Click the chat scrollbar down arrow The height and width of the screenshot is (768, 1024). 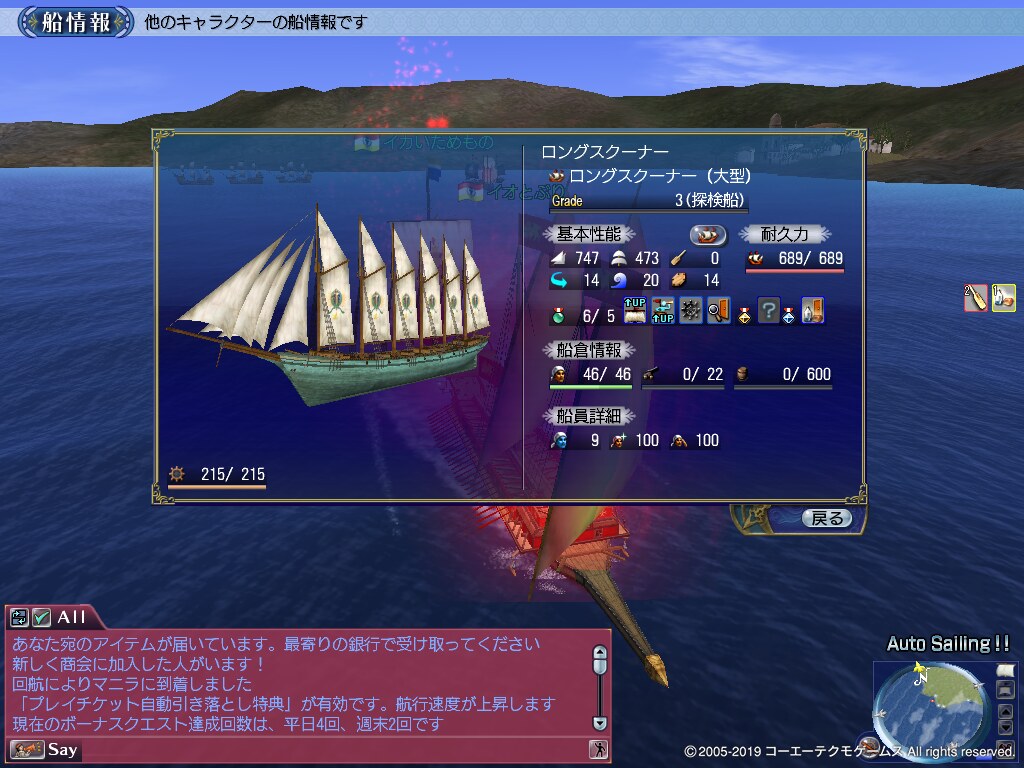pyautogui.click(x=599, y=722)
